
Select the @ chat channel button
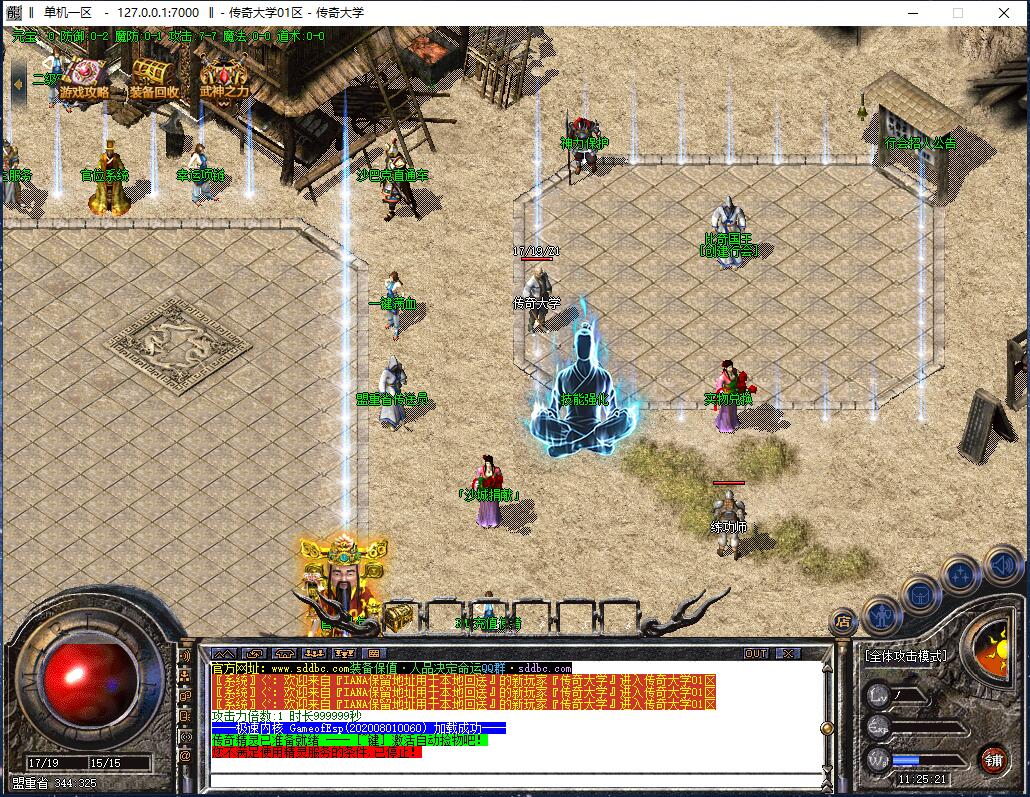click(x=185, y=756)
